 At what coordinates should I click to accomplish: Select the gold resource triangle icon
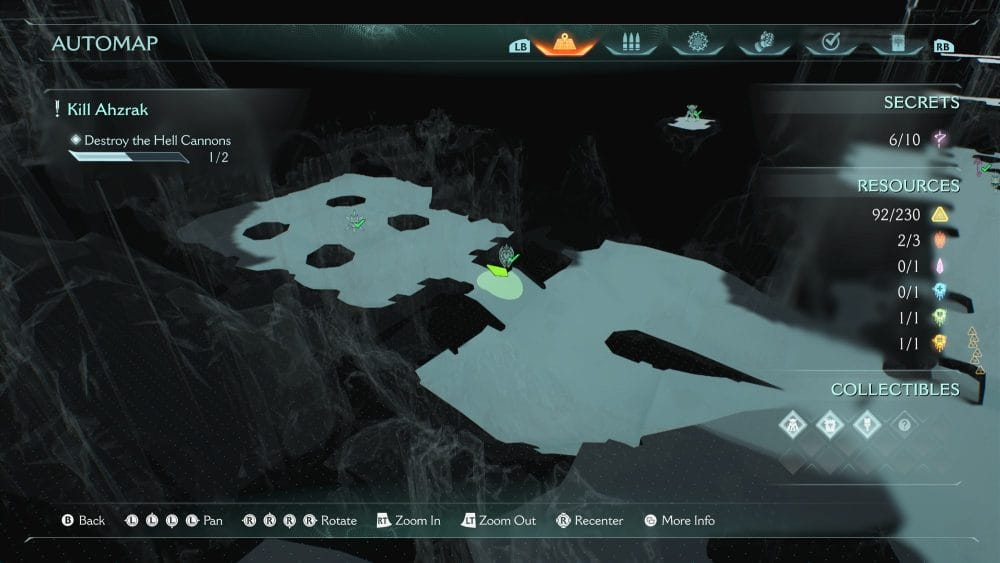tap(940, 214)
